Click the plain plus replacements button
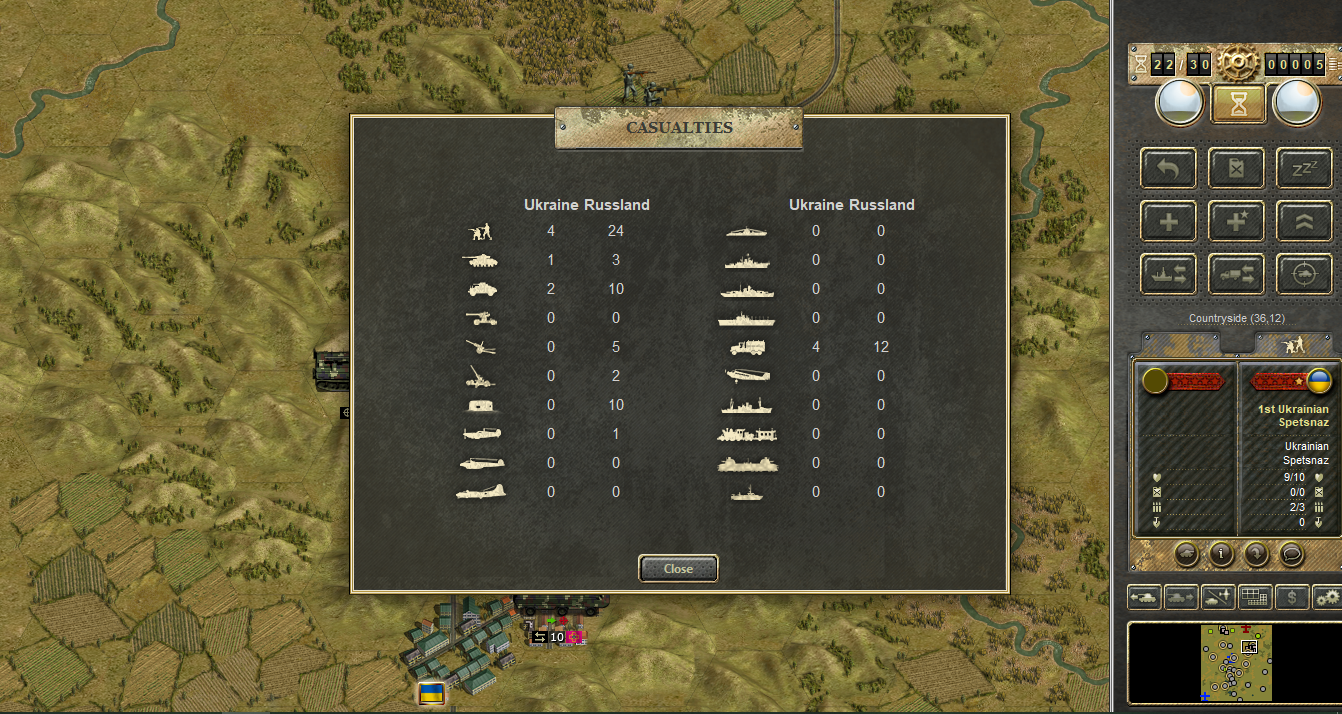This screenshot has width=1342, height=714. pyautogui.click(x=1168, y=221)
